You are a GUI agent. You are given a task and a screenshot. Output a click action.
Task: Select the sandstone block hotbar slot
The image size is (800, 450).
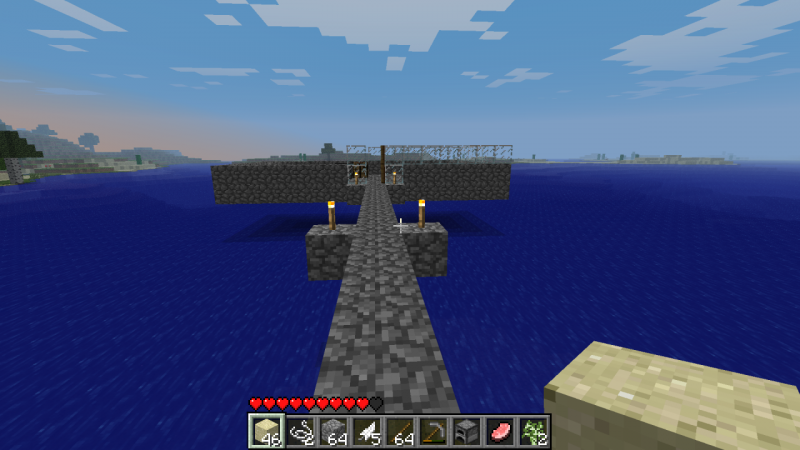coord(265,431)
